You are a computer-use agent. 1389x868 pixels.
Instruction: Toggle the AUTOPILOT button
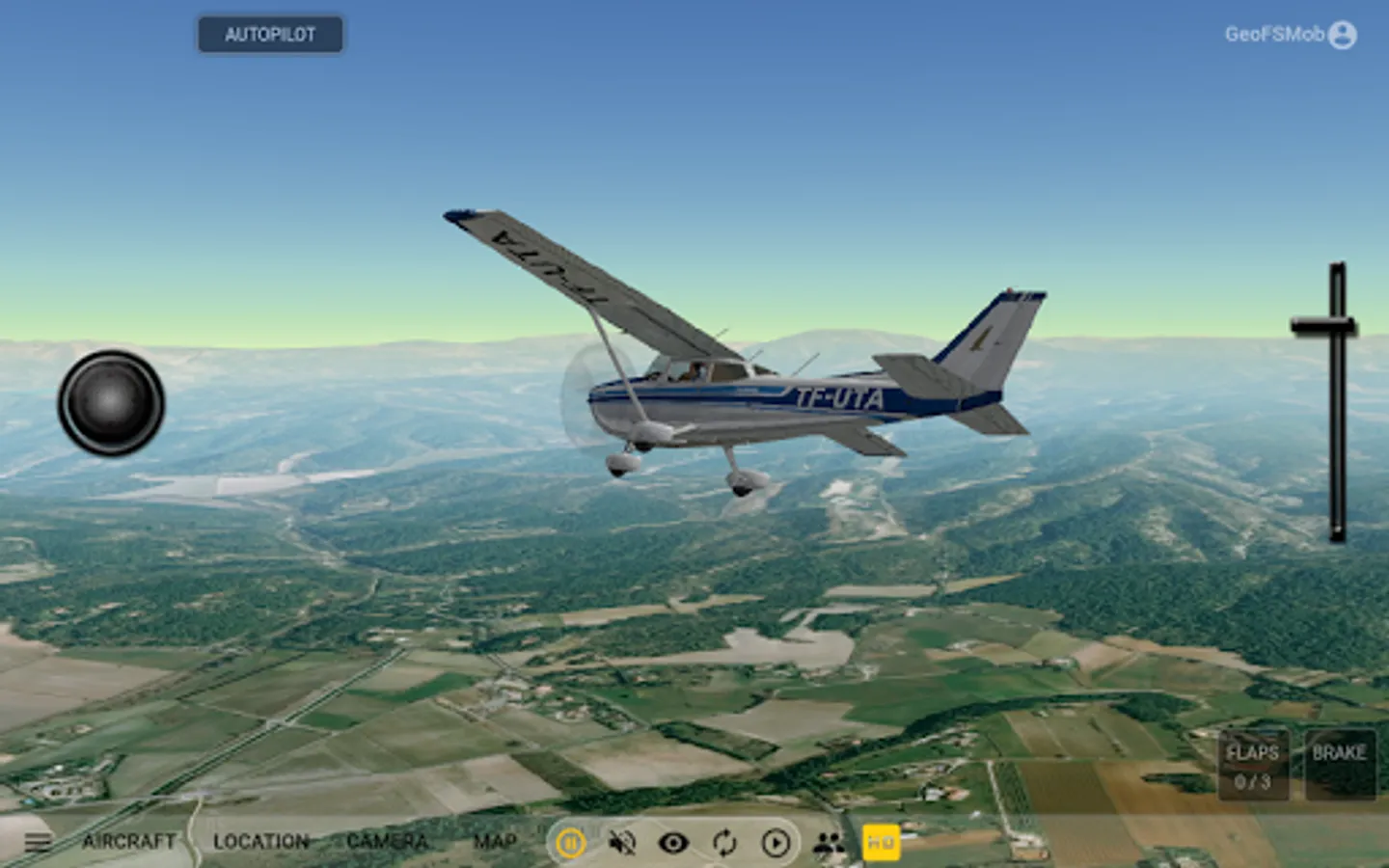click(270, 35)
